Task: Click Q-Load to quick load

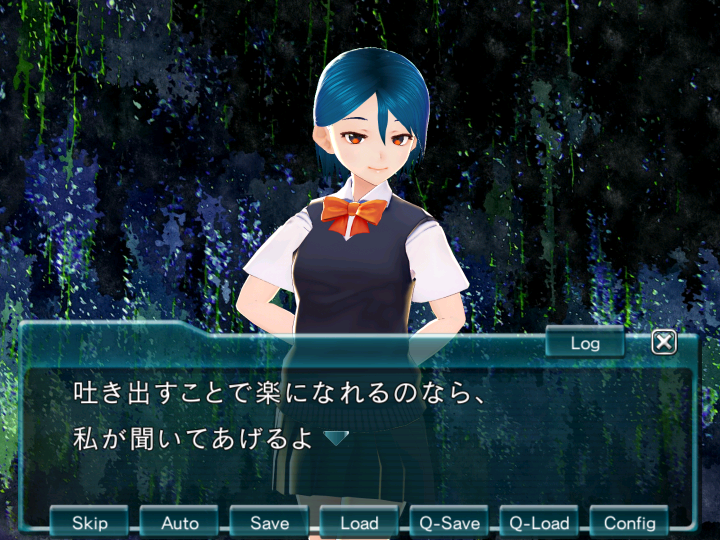Action: [540, 522]
